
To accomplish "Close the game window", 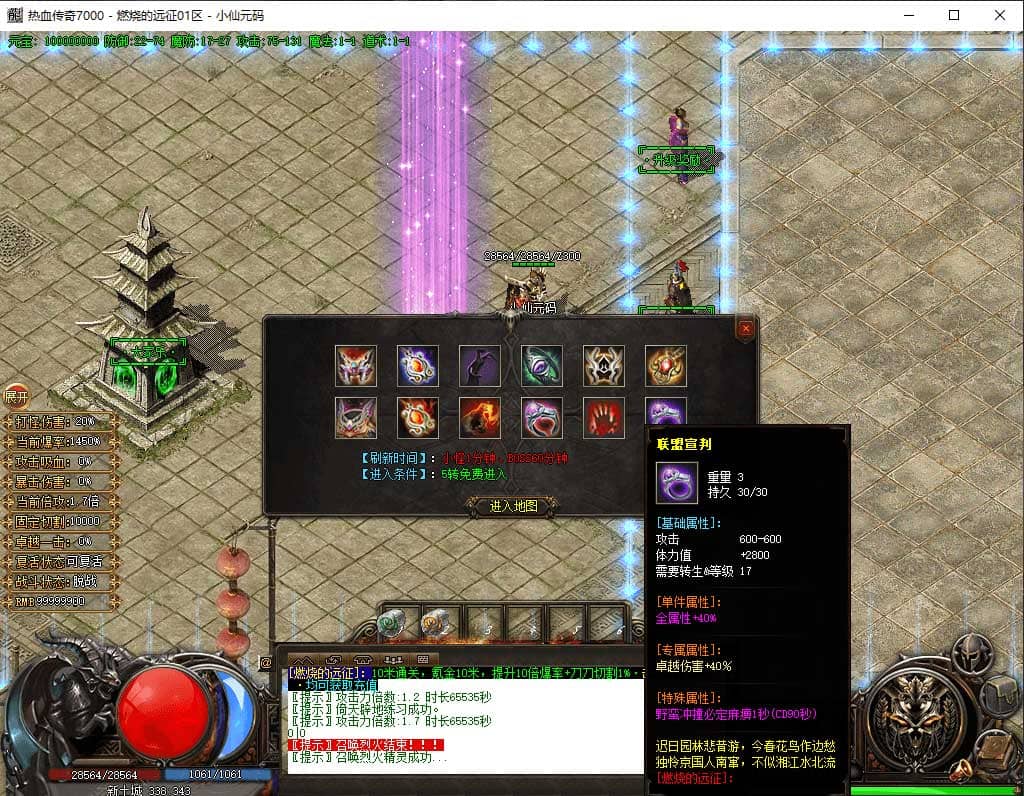I will click(x=1000, y=15).
